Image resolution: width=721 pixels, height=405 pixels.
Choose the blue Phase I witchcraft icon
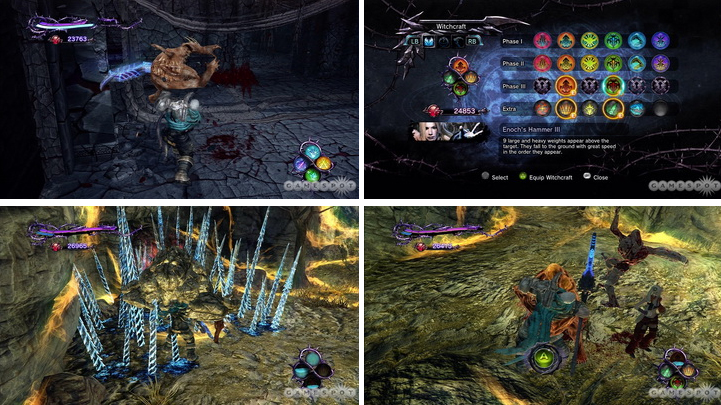pos(634,42)
